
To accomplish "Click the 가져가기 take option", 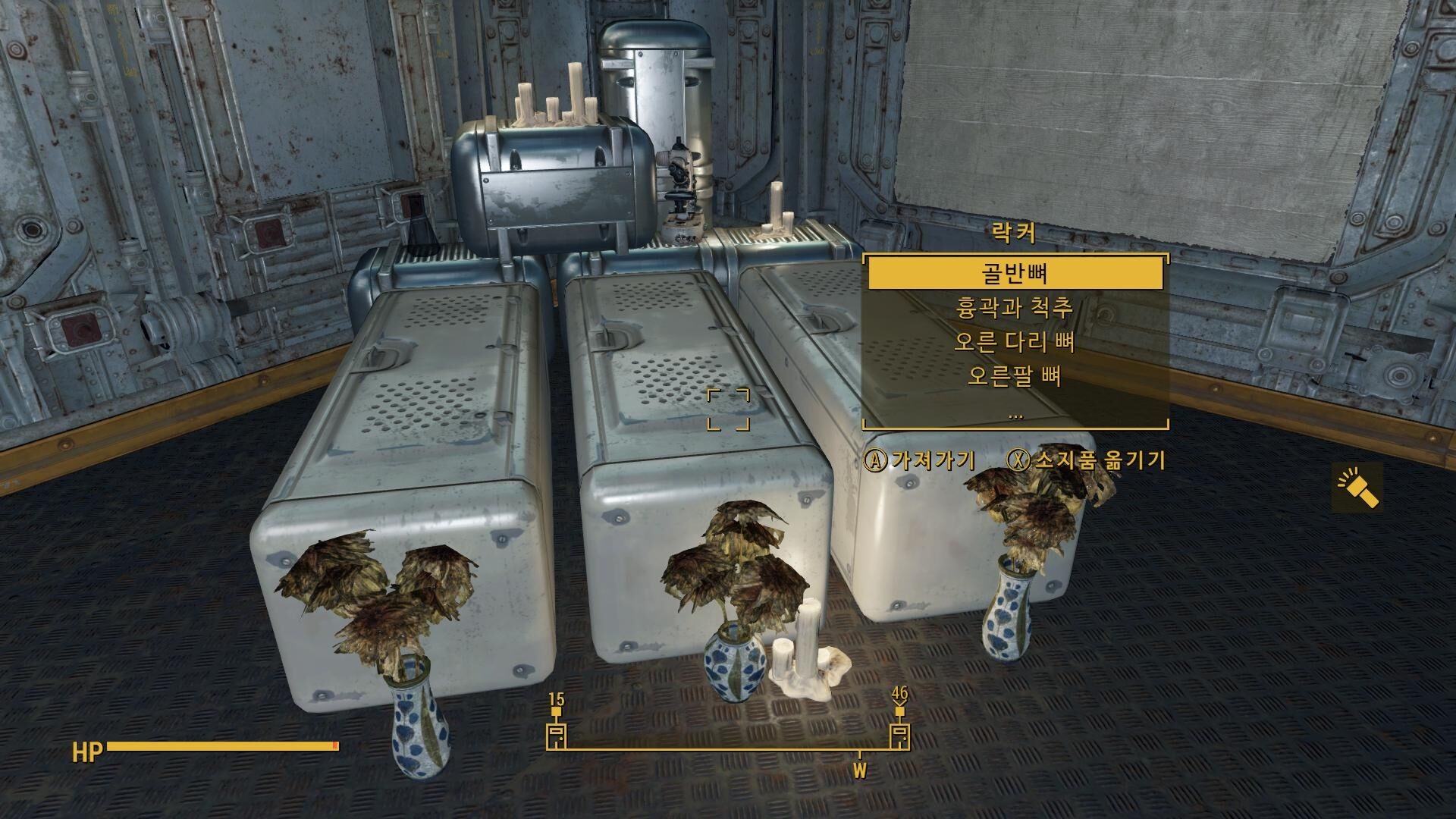I will 920,460.
